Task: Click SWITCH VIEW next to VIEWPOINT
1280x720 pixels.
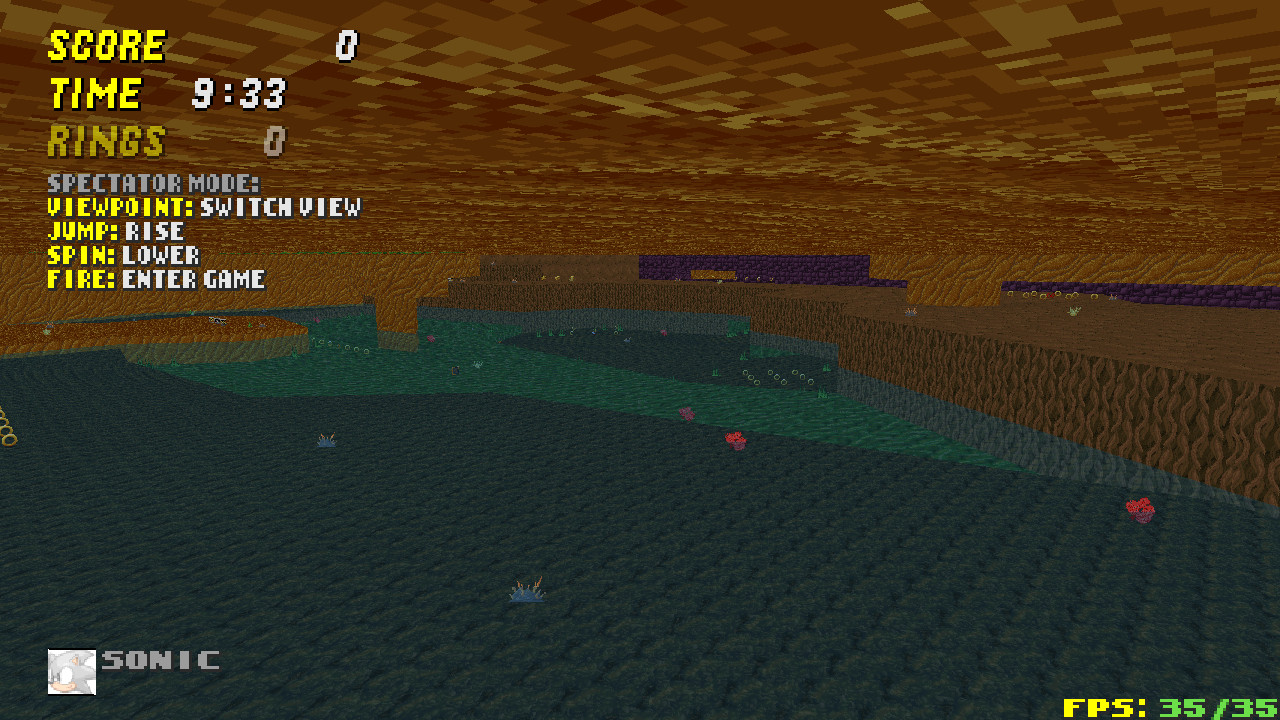Action: click(283, 208)
